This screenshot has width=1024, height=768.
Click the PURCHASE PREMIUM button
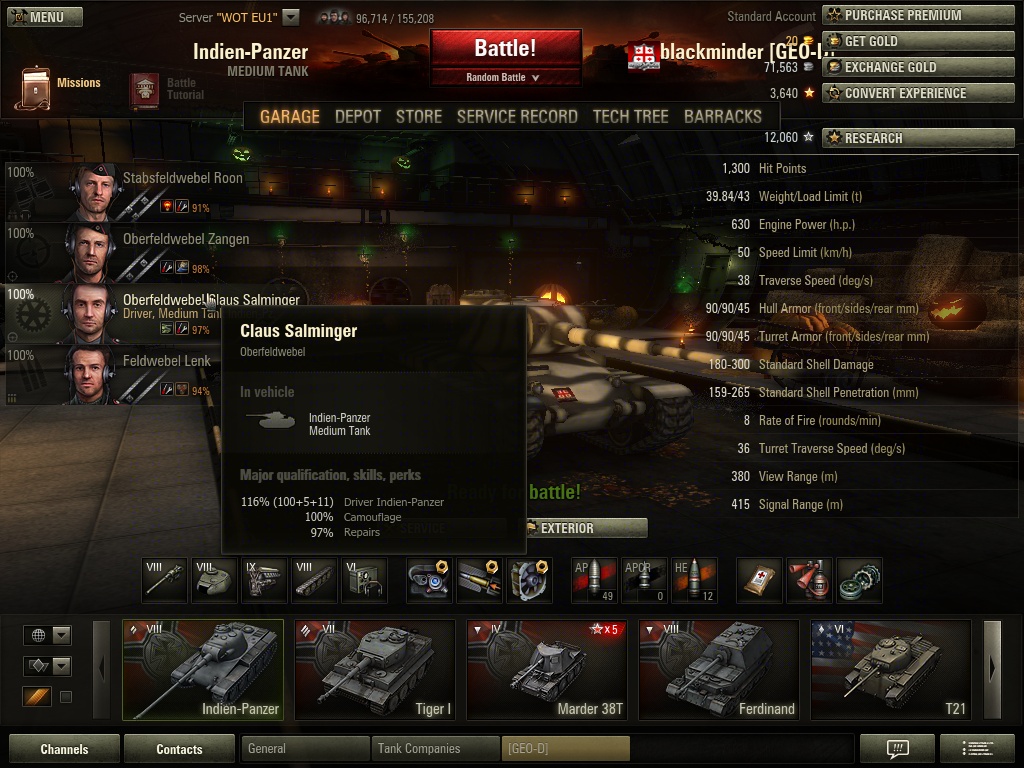pos(917,15)
